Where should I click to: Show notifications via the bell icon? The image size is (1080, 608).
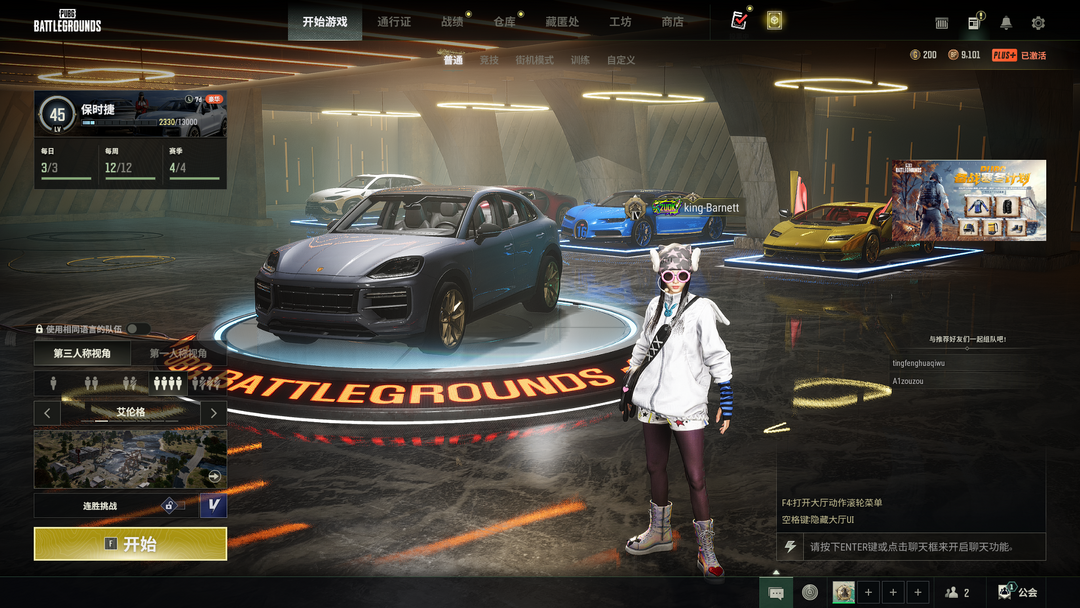click(x=1006, y=23)
